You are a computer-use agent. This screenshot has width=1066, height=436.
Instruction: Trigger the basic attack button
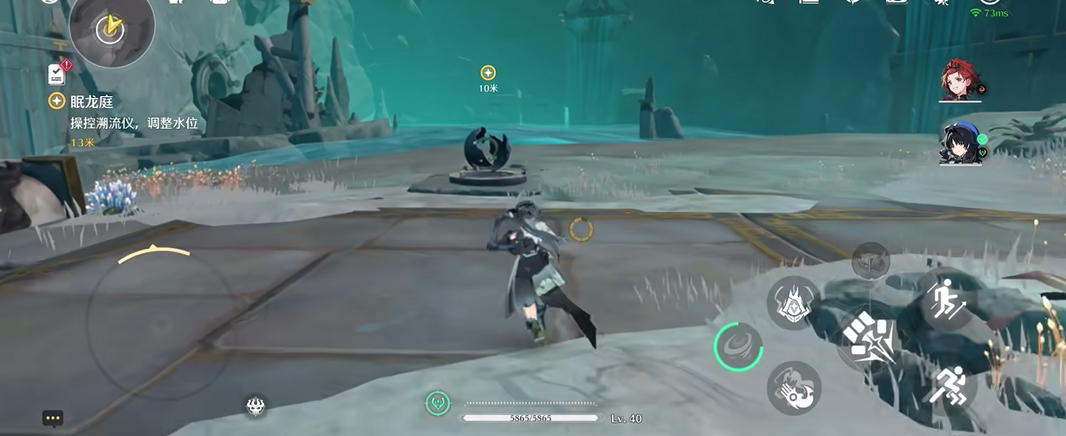(868, 340)
